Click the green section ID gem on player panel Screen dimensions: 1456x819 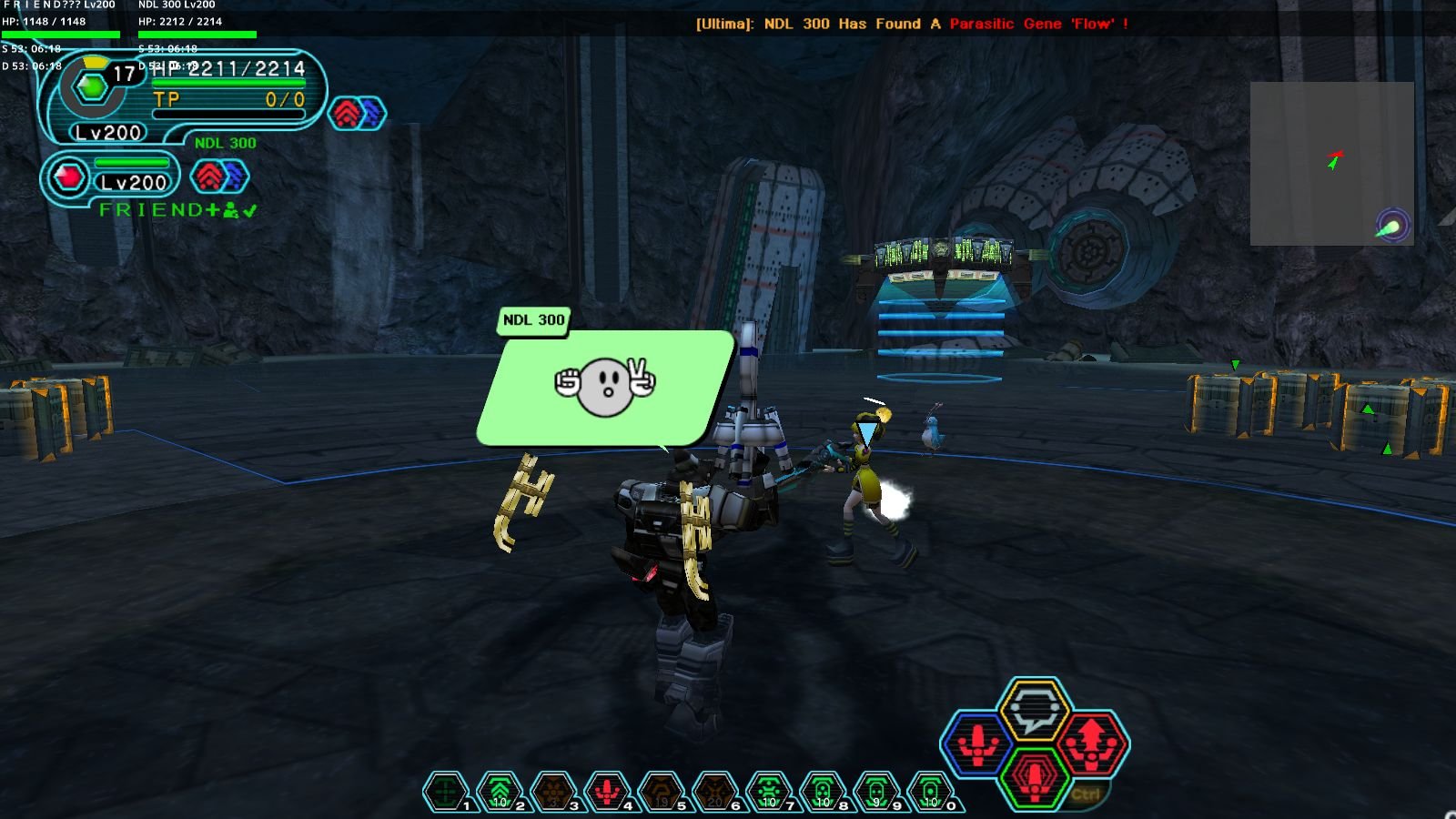pyautogui.click(x=92, y=87)
